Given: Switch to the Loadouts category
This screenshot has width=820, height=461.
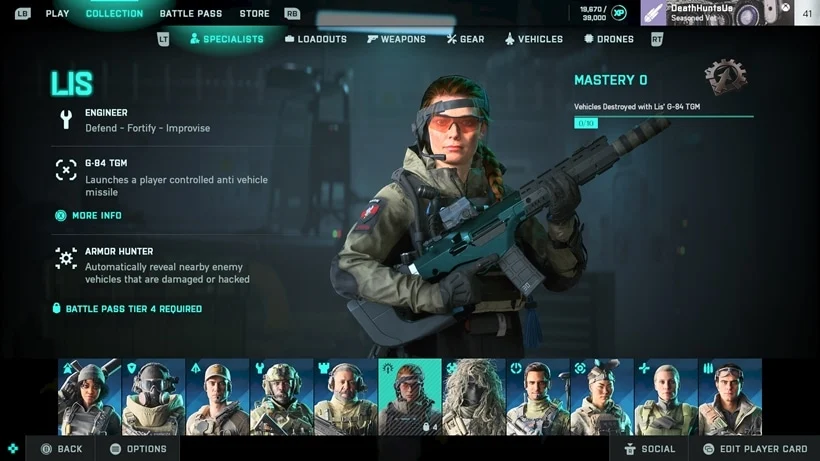Looking at the screenshot, I should 316,39.
